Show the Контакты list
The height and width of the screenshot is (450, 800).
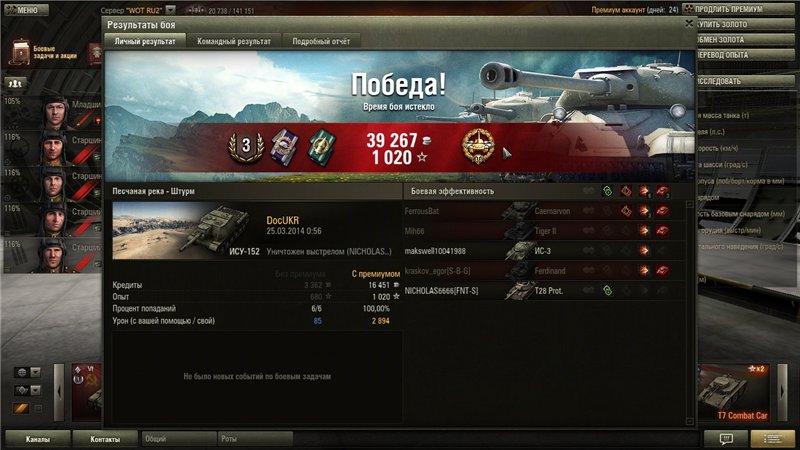[x=105, y=439]
